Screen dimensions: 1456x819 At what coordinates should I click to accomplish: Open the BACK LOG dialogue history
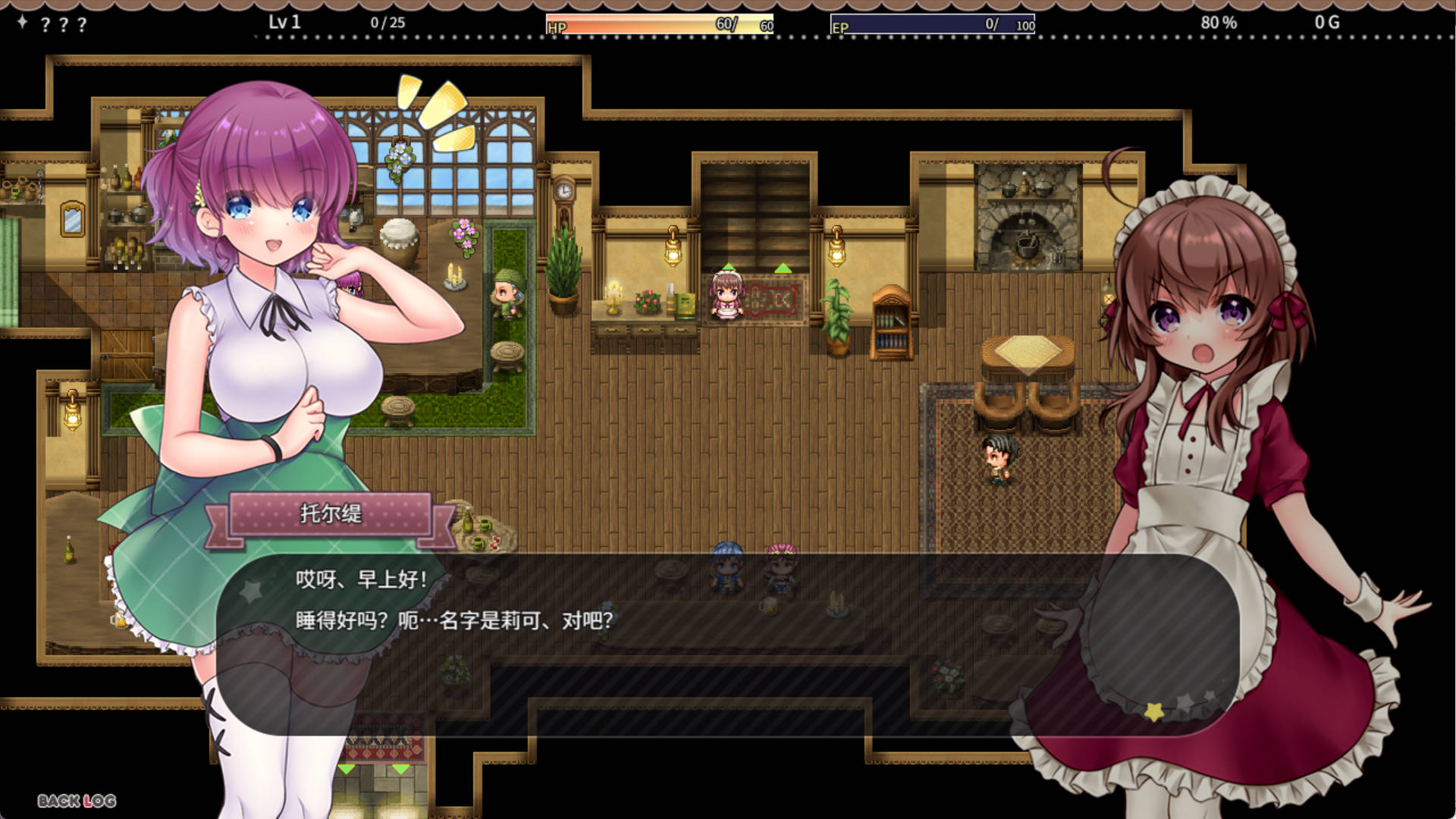pyautogui.click(x=77, y=801)
